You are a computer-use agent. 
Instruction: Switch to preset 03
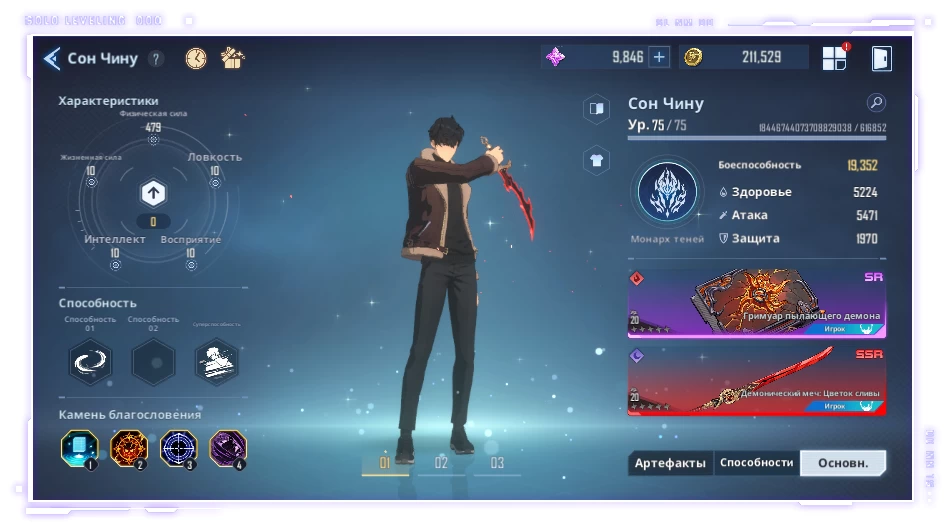pos(497,463)
